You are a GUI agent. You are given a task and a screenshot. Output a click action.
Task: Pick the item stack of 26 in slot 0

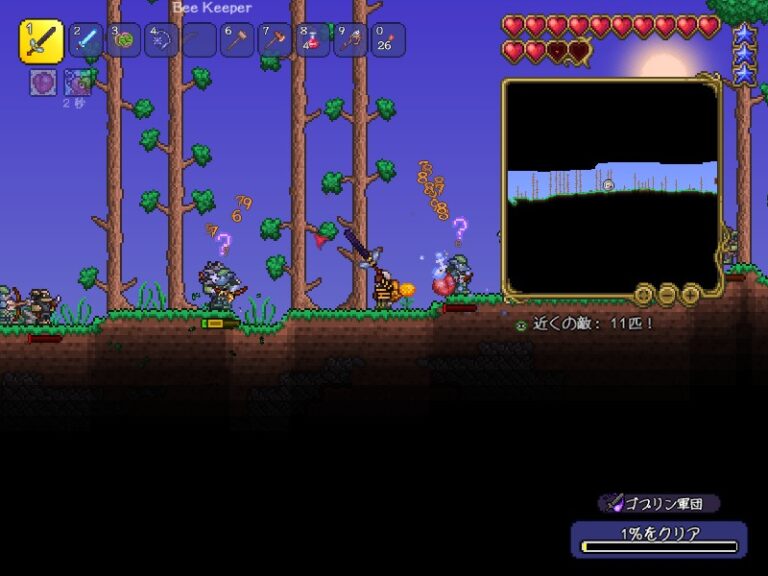(388, 40)
